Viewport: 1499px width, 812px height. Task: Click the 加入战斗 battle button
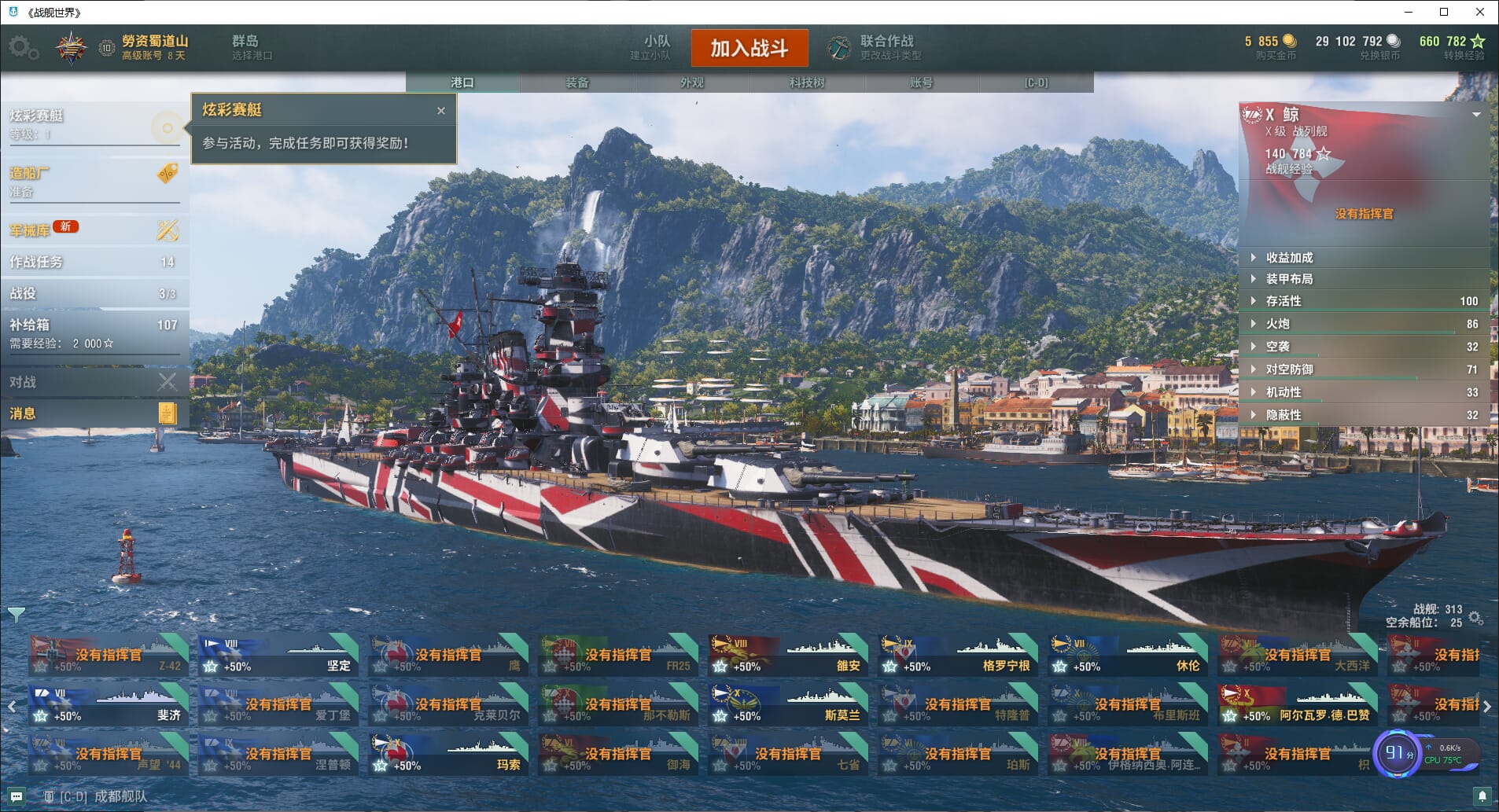coord(749,48)
